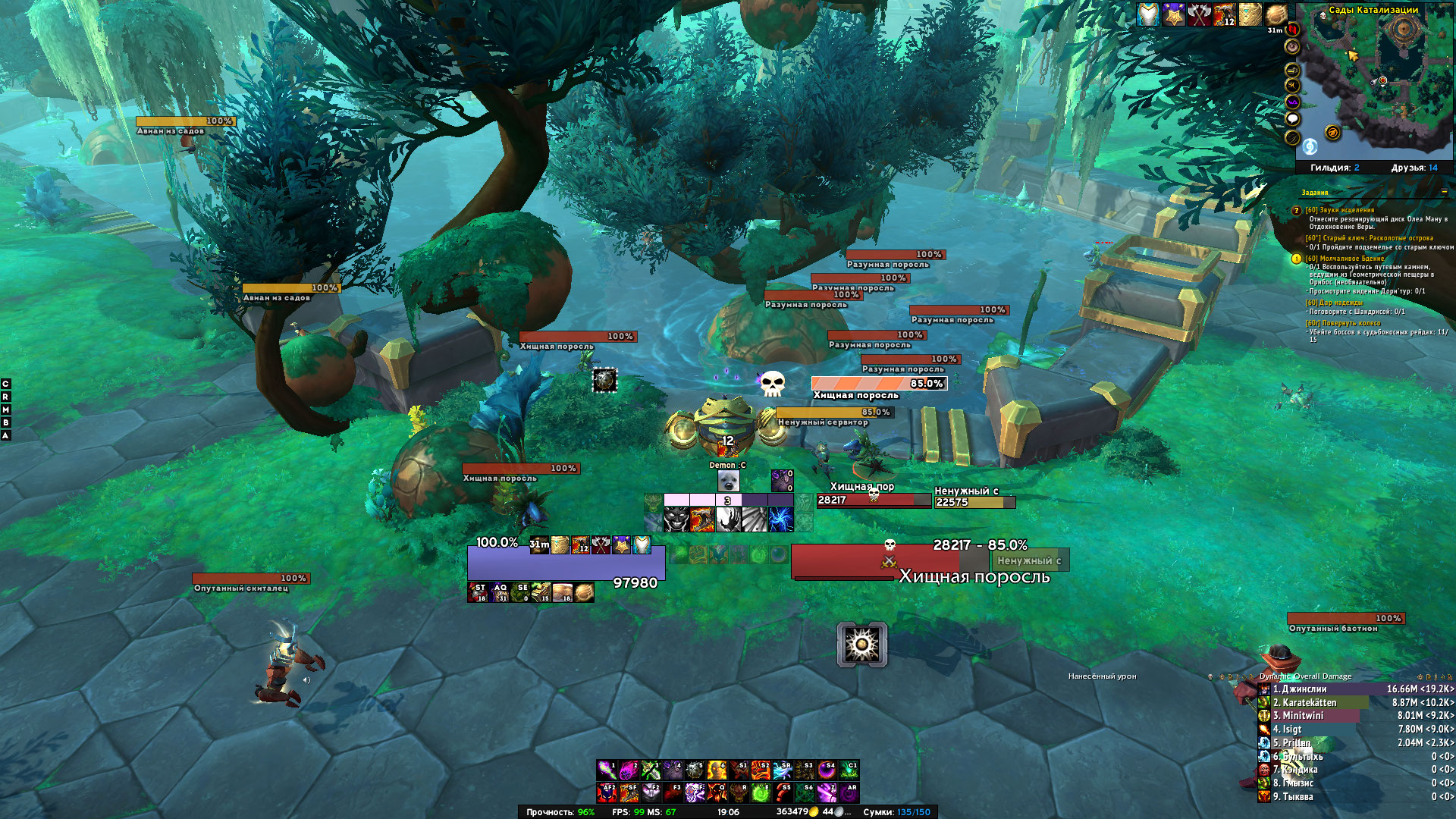
Task: Collapse the Задания quest tracker
Action: [1444, 193]
